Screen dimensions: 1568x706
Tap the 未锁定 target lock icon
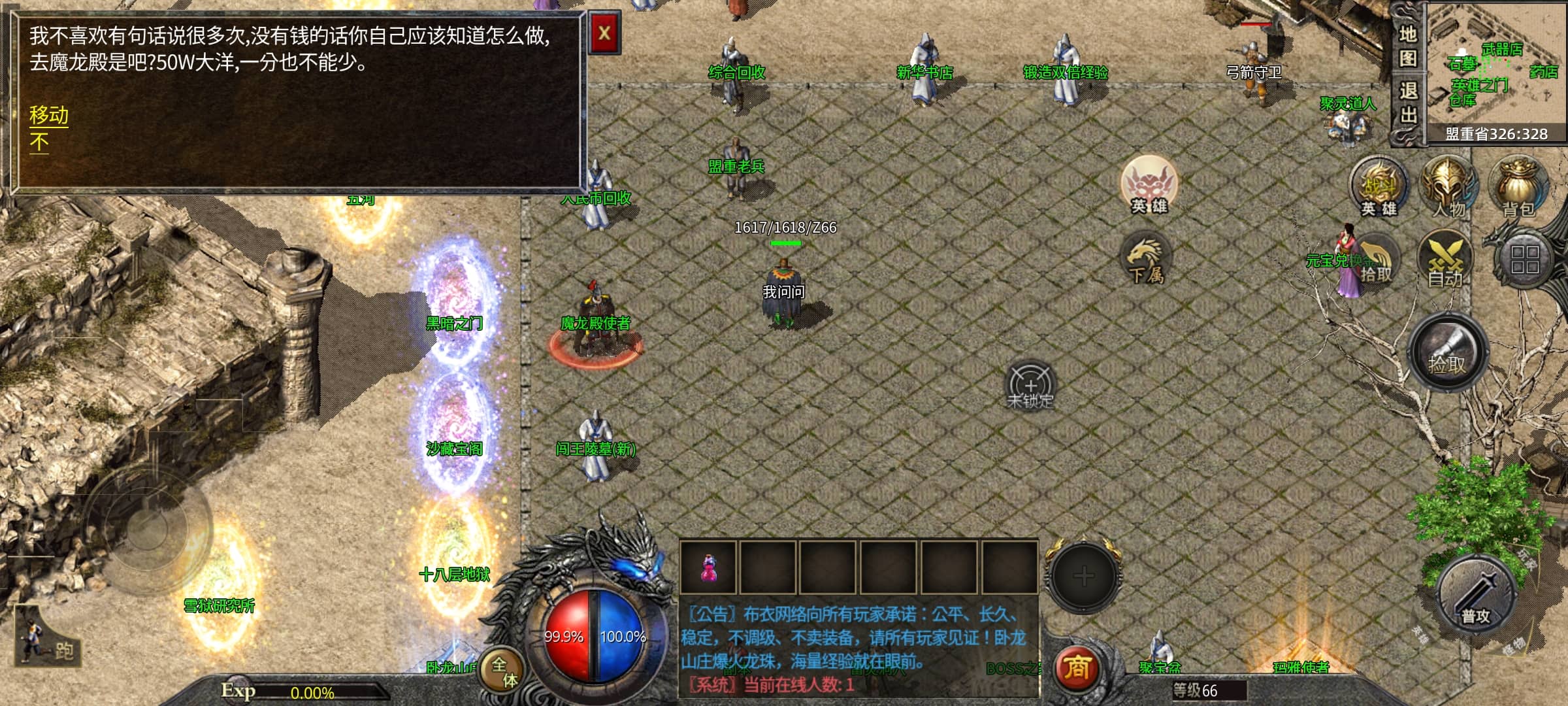[x=1030, y=386]
